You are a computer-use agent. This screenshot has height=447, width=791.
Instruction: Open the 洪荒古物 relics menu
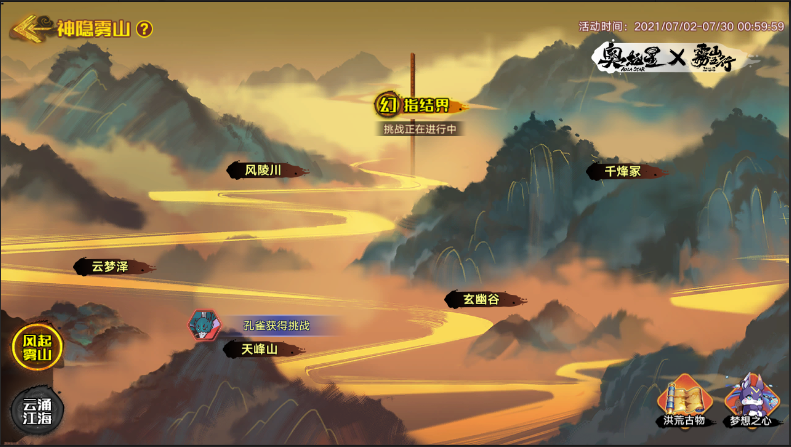click(684, 398)
